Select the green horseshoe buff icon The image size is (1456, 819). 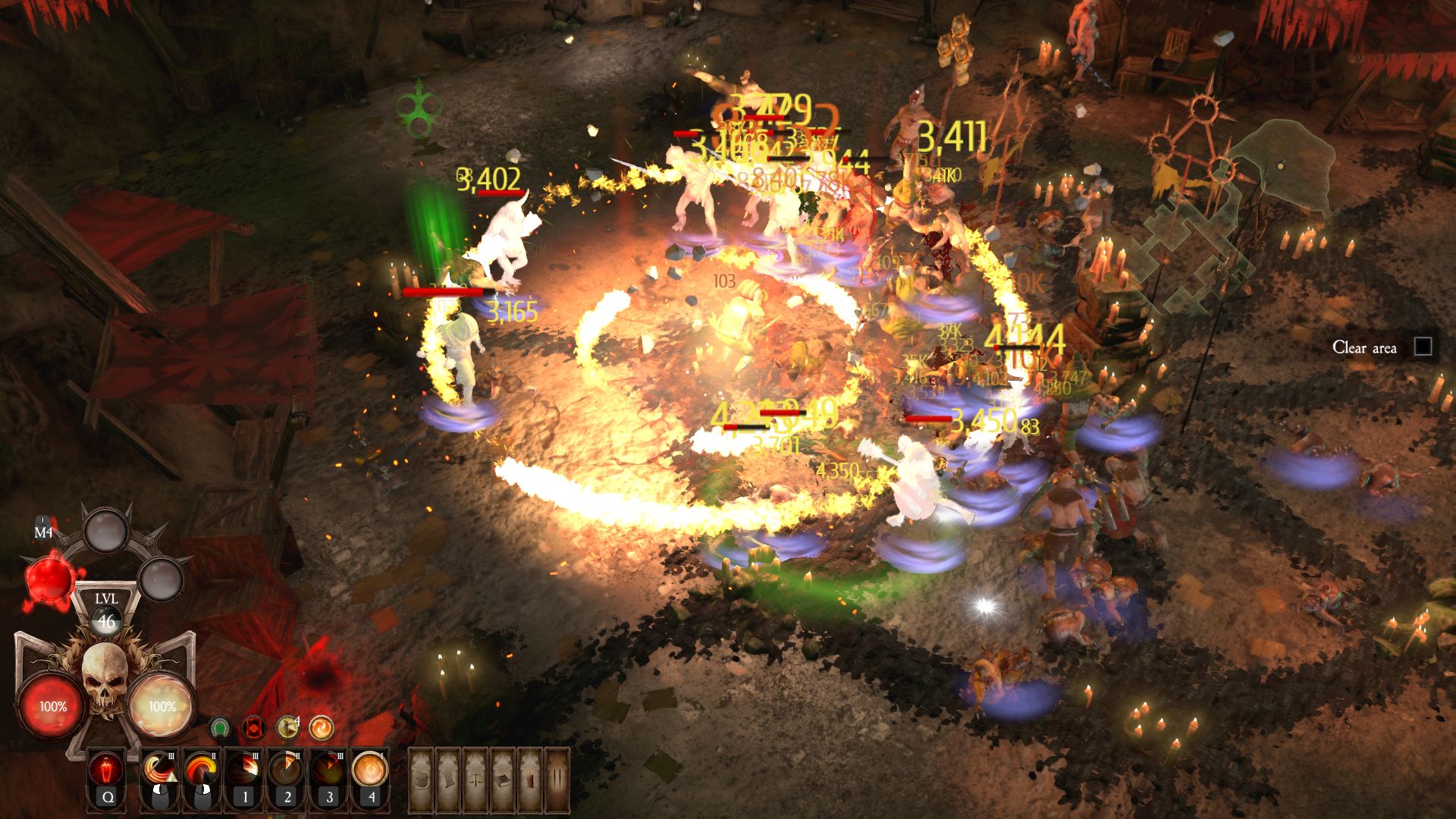tap(220, 729)
